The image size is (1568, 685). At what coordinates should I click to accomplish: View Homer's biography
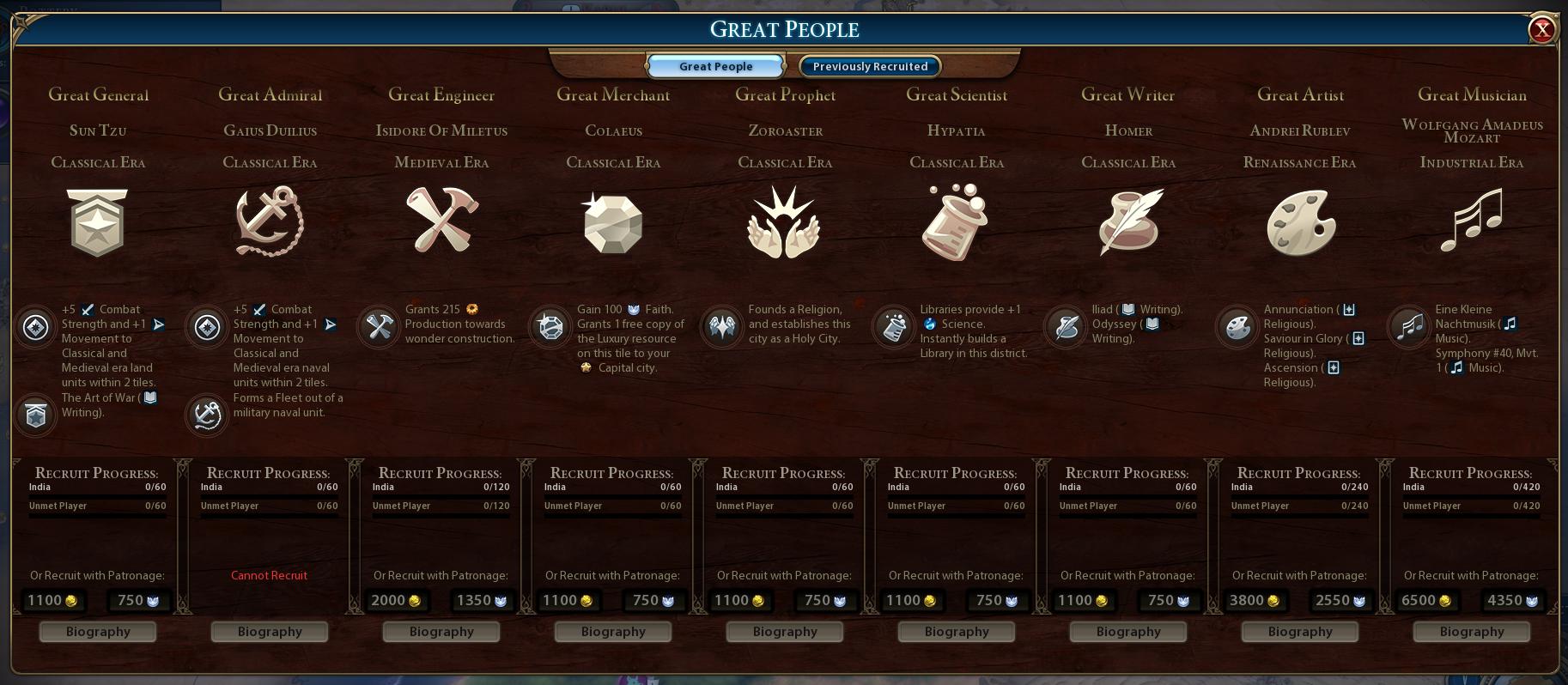tap(1128, 632)
